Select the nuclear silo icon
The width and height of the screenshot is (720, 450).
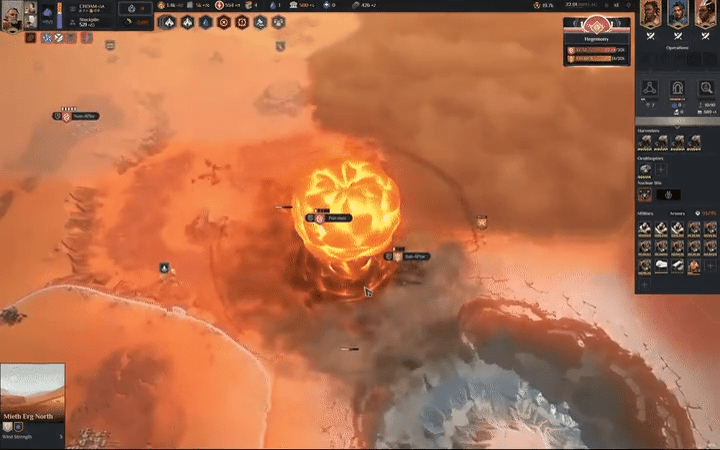(x=645, y=195)
